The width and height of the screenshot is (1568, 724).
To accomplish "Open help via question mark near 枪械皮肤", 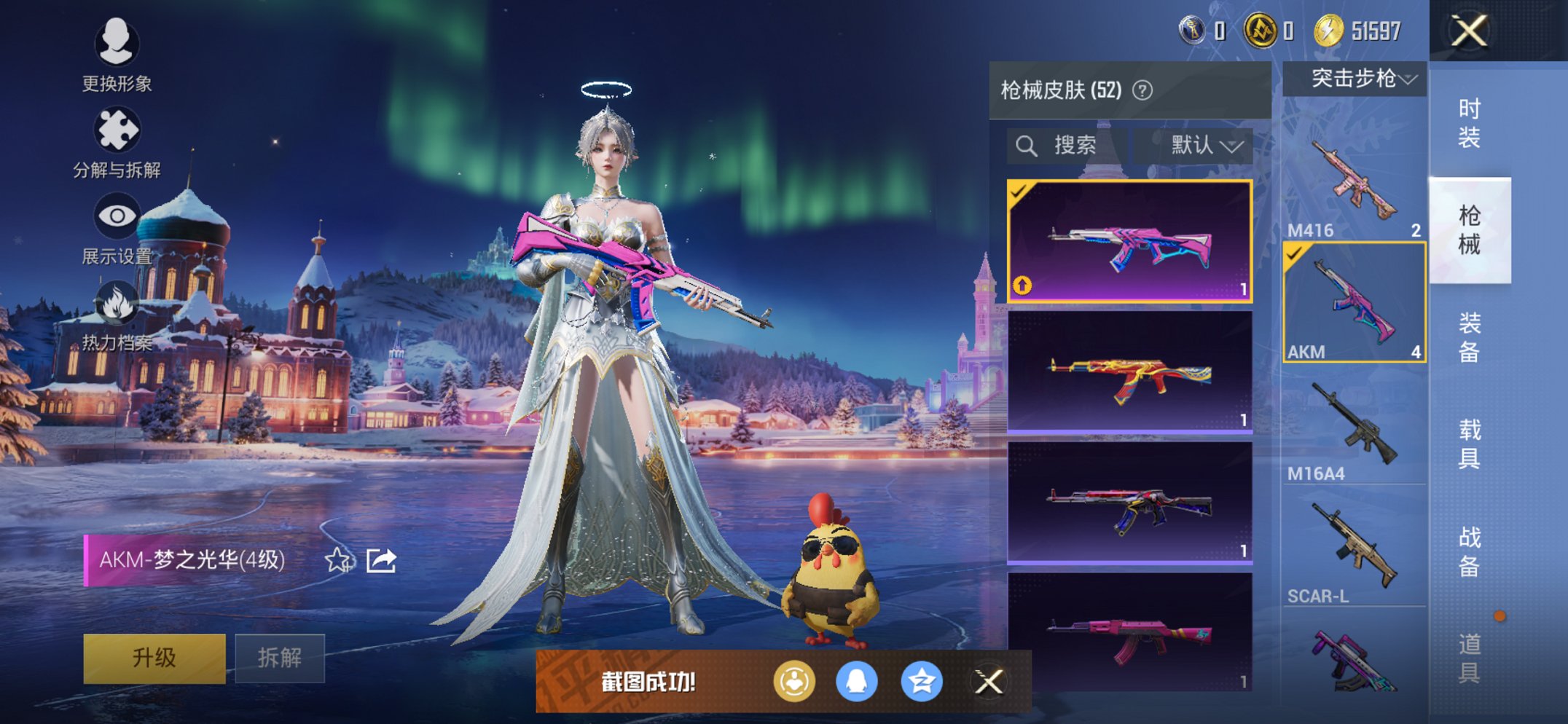I will [x=1142, y=91].
